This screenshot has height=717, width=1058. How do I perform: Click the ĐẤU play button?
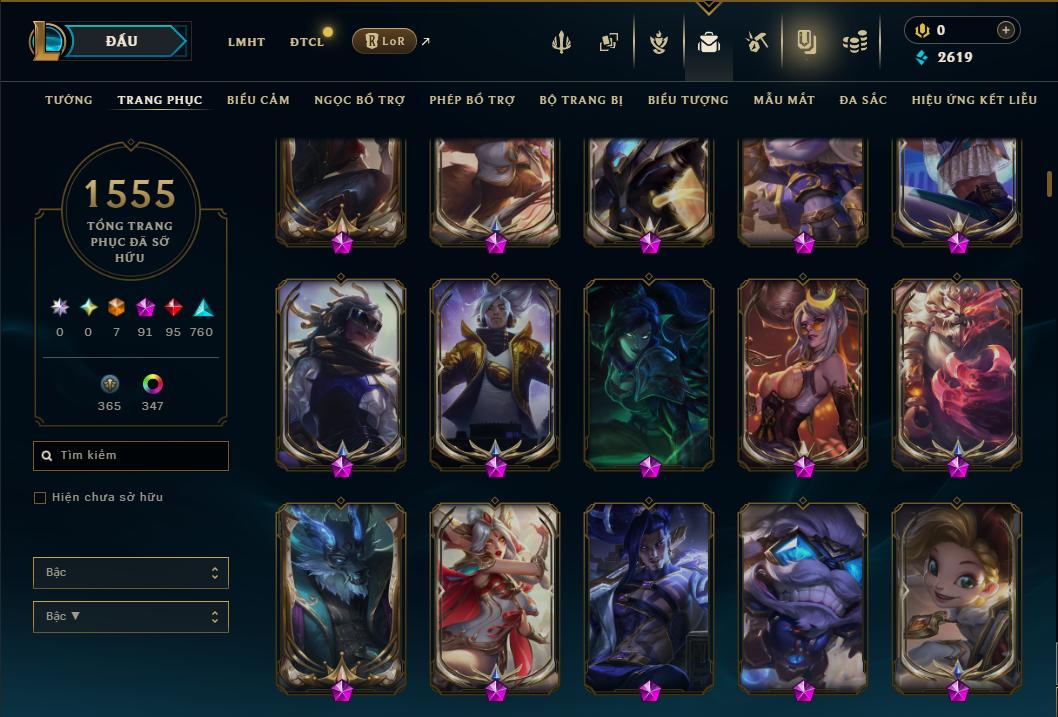[x=121, y=41]
